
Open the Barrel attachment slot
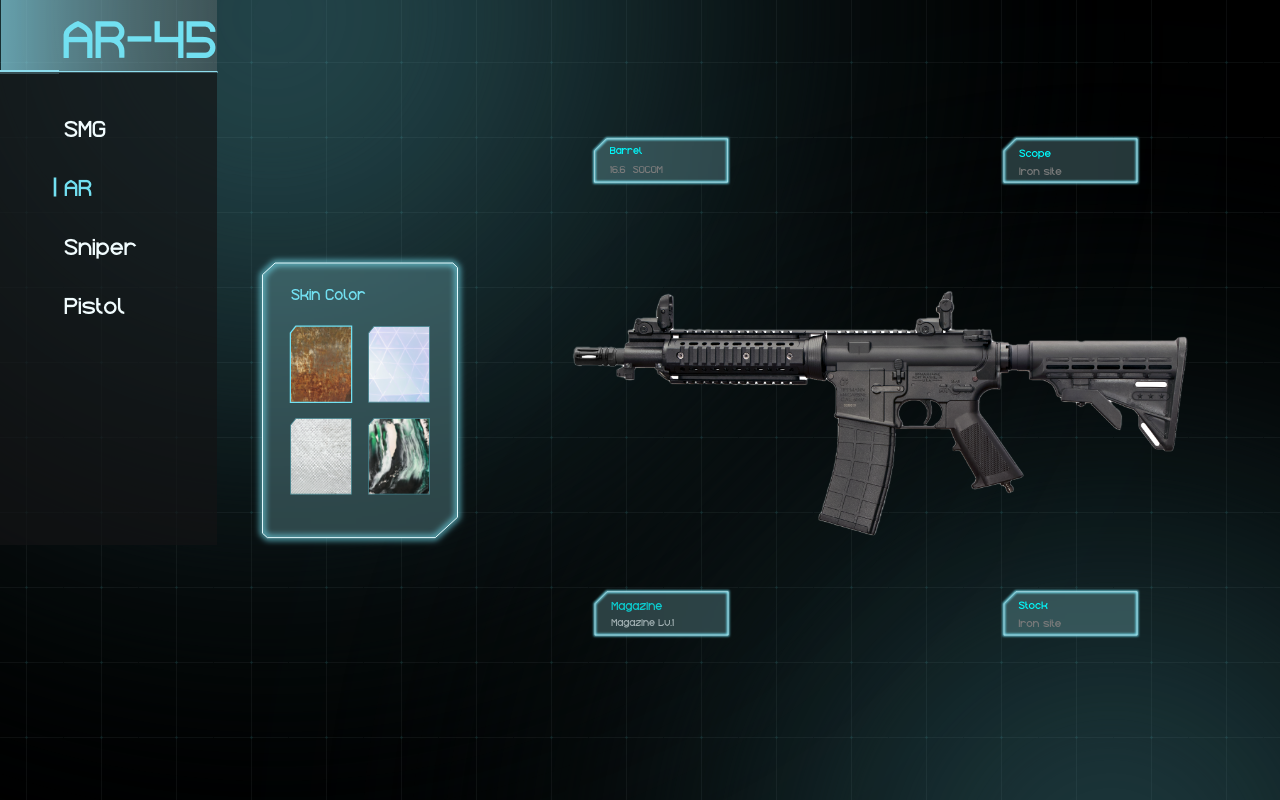pyautogui.click(x=661, y=161)
